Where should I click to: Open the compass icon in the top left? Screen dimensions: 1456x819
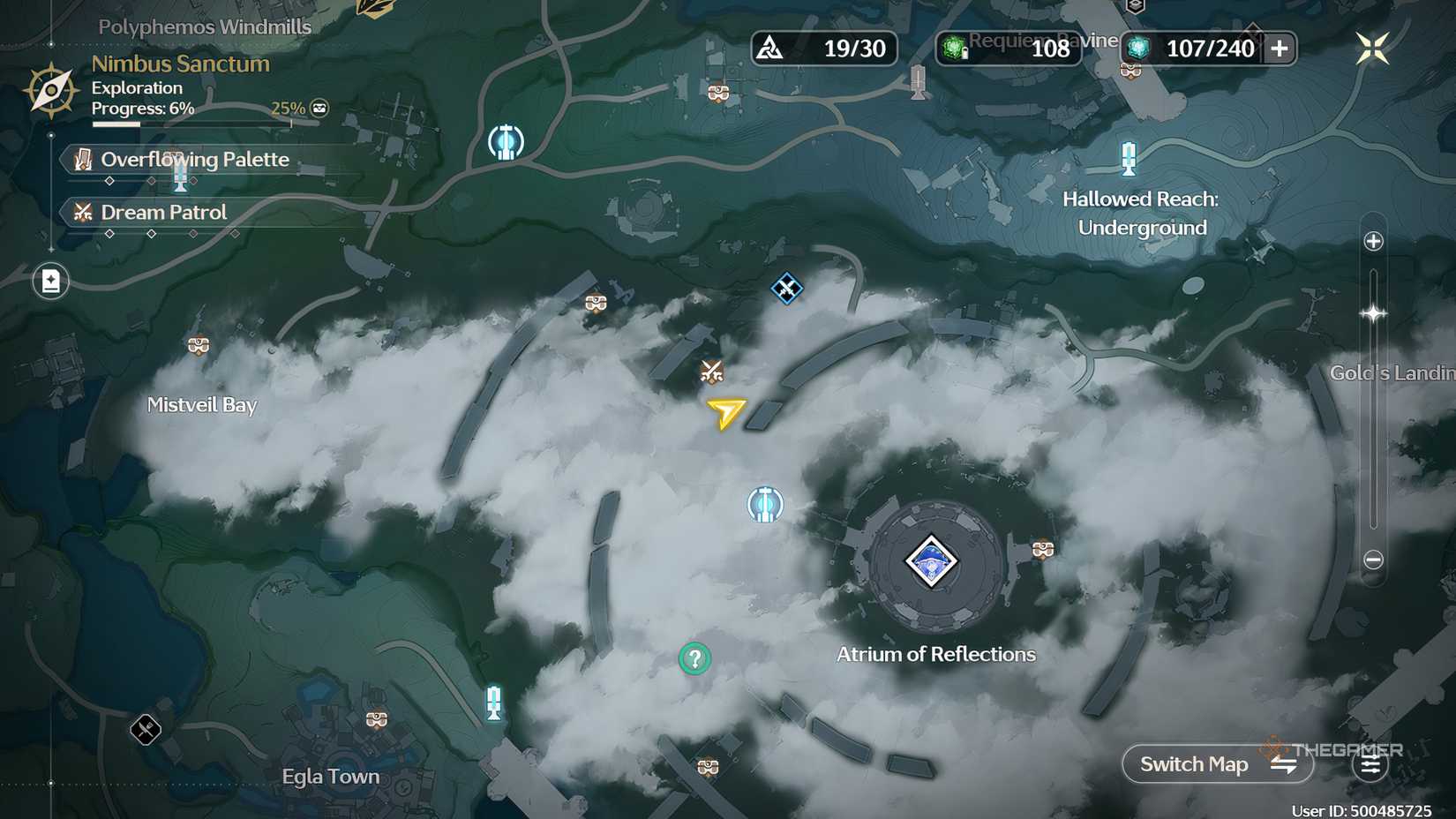coord(50,88)
